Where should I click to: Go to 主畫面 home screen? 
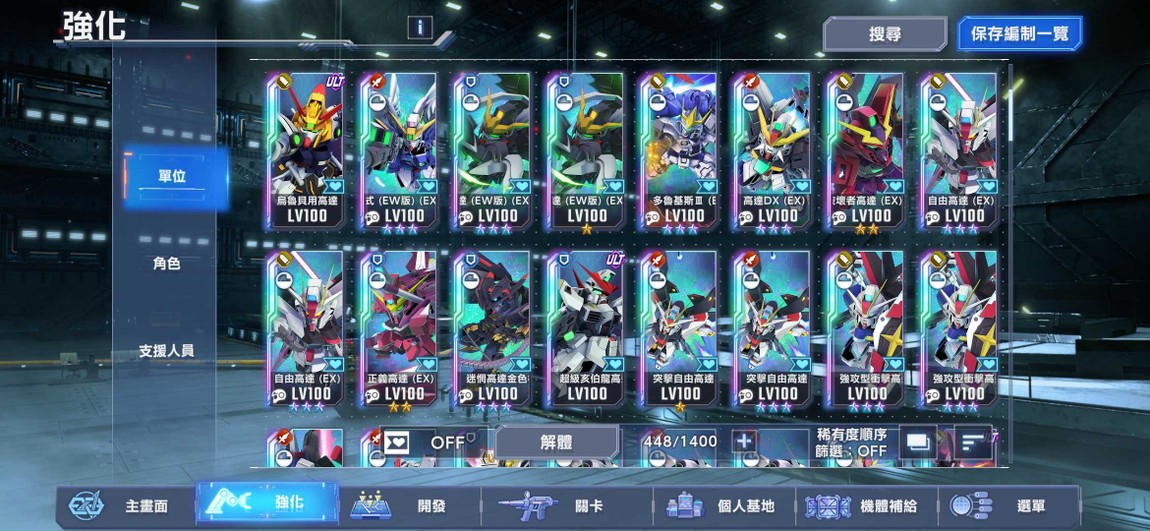point(125,506)
